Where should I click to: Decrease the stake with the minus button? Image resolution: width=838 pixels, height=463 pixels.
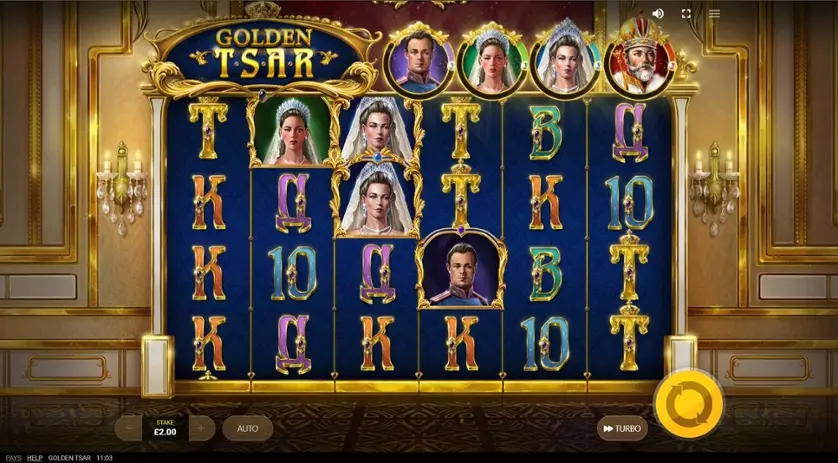128,428
